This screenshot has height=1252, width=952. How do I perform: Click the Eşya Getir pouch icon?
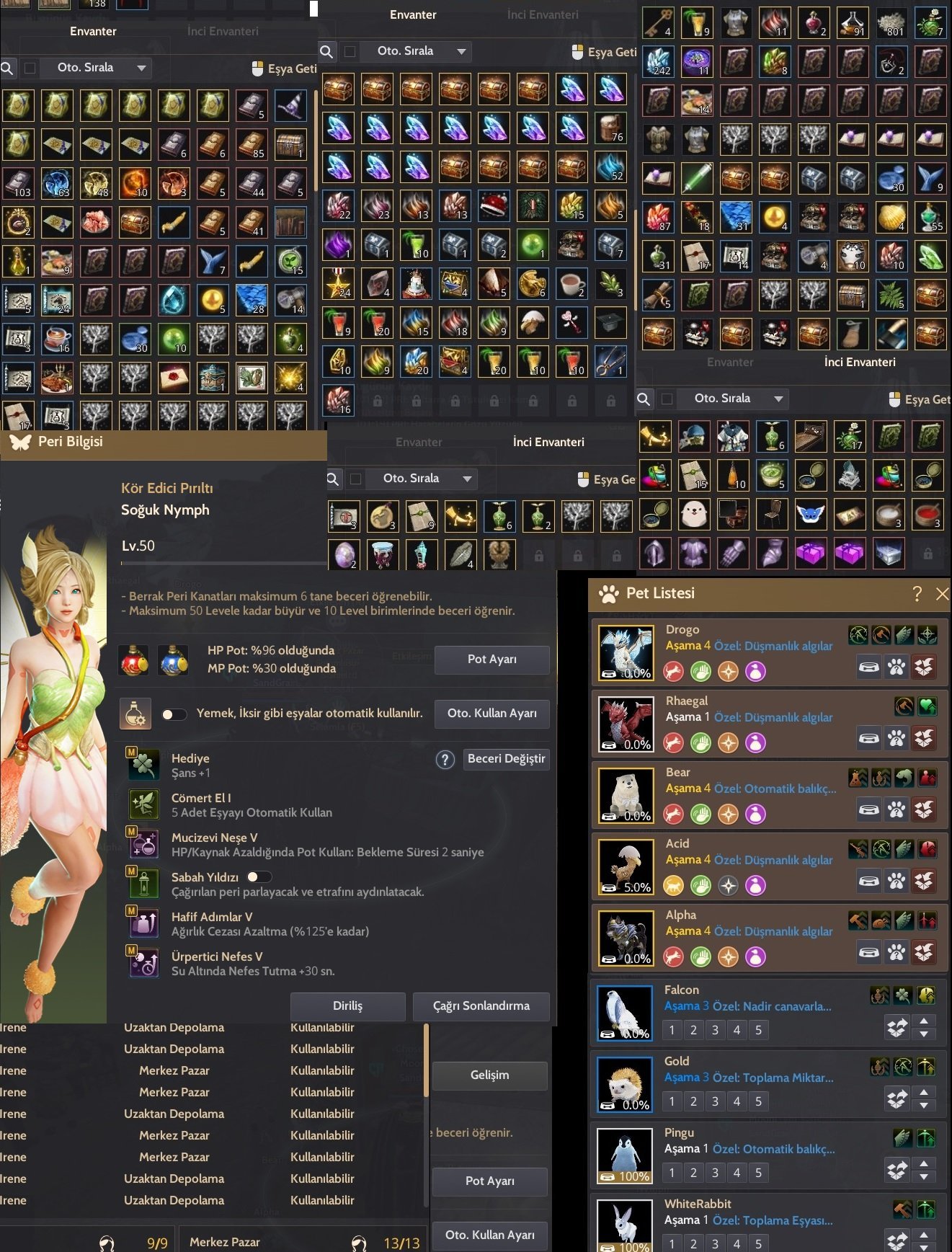(257, 67)
